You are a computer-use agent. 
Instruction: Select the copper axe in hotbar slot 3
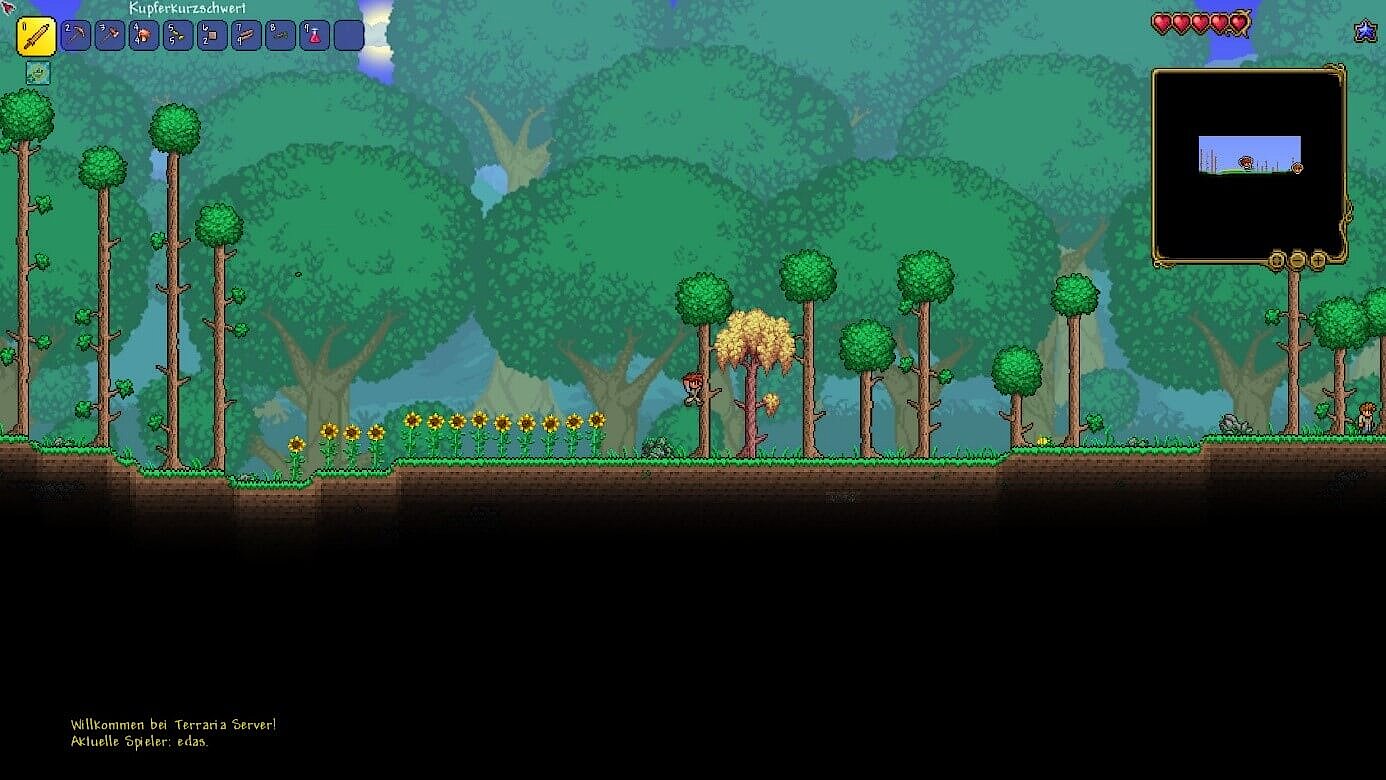pyautogui.click(x=109, y=35)
